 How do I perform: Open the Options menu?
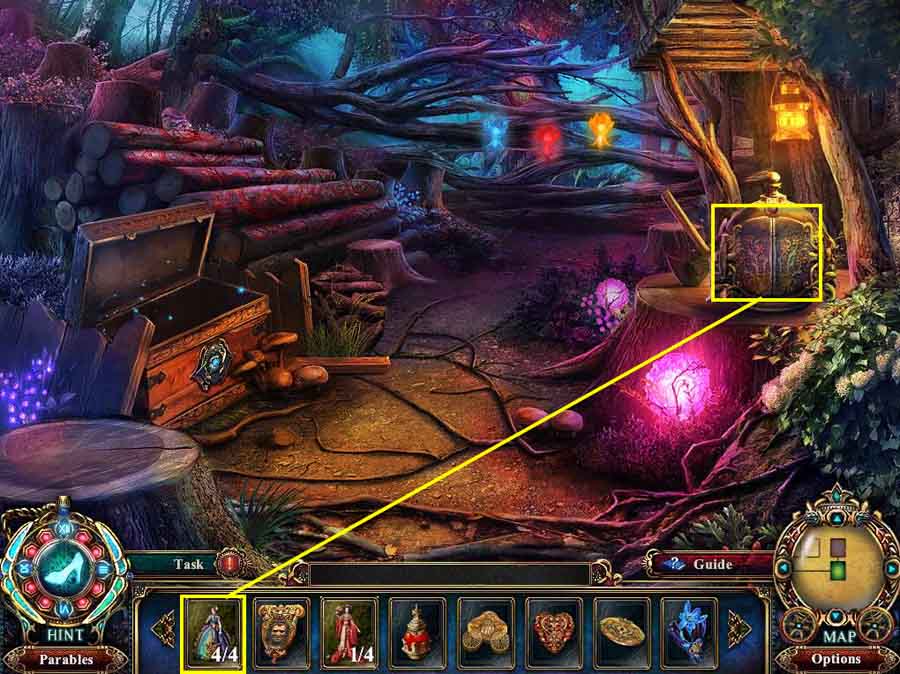tap(836, 659)
